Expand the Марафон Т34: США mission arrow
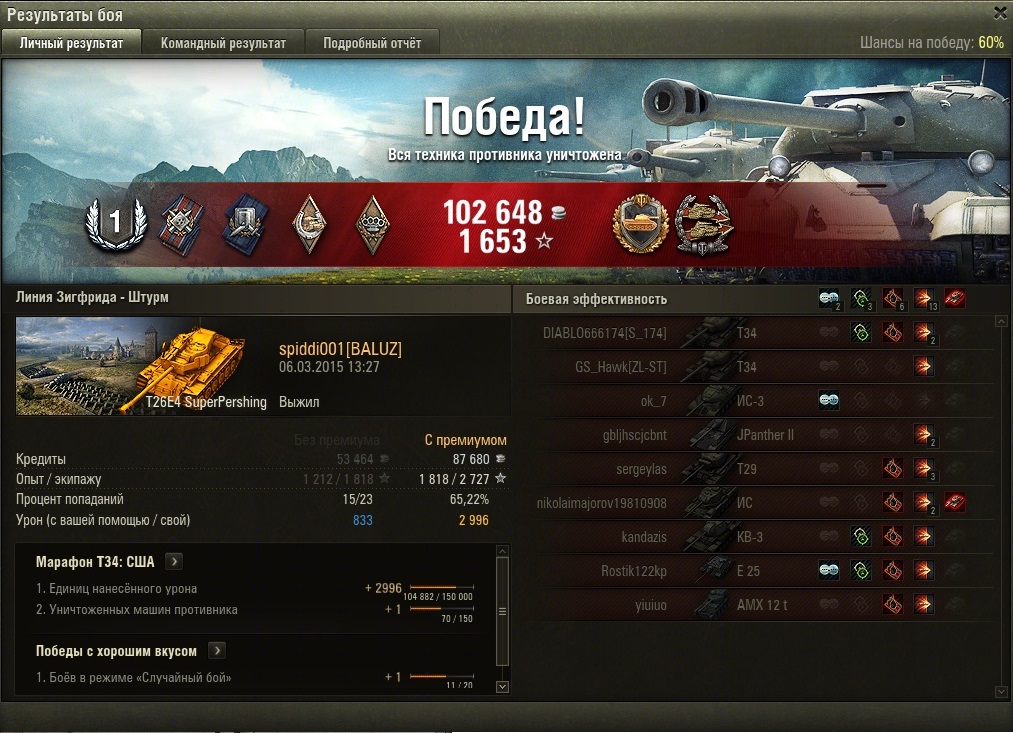1013x733 pixels. (x=173, y=562)
